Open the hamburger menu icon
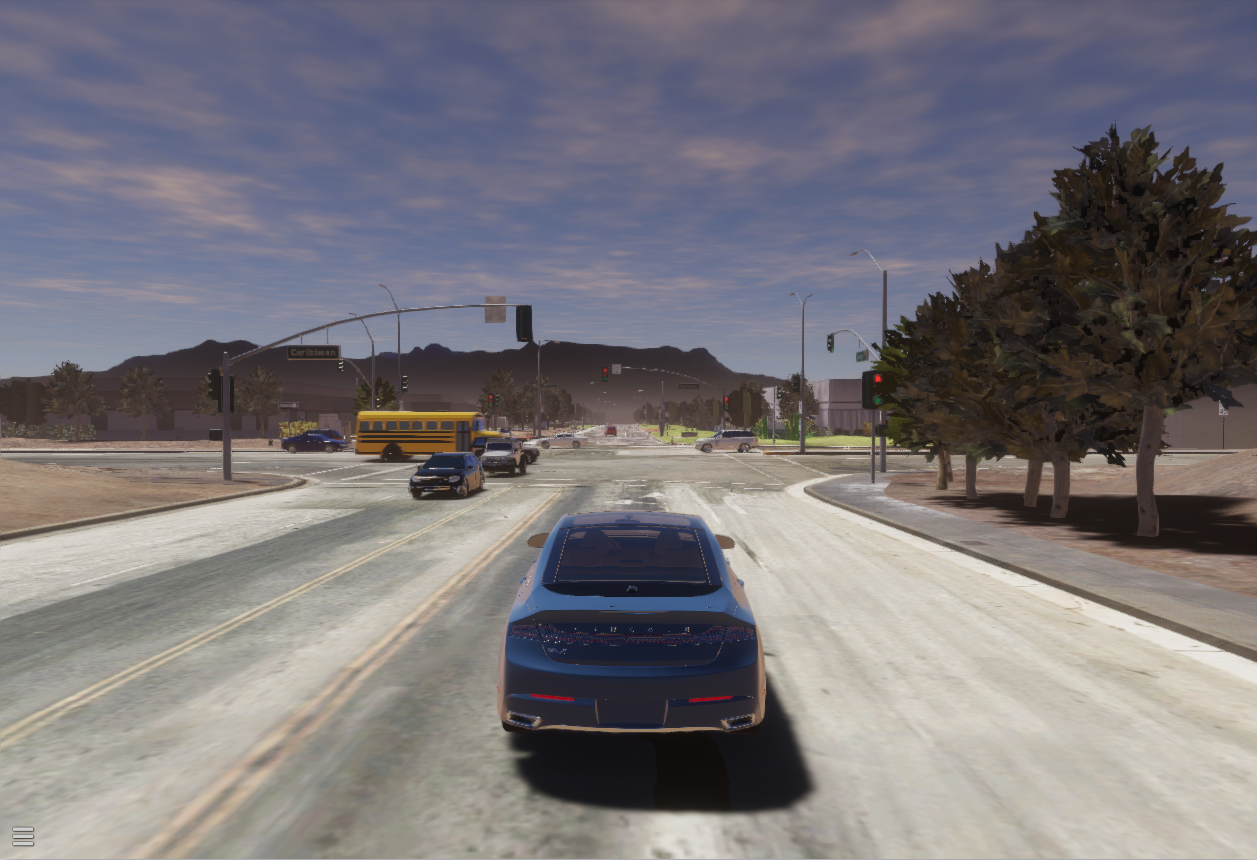This screenshot has width=1257, height=860. [23, 836]
